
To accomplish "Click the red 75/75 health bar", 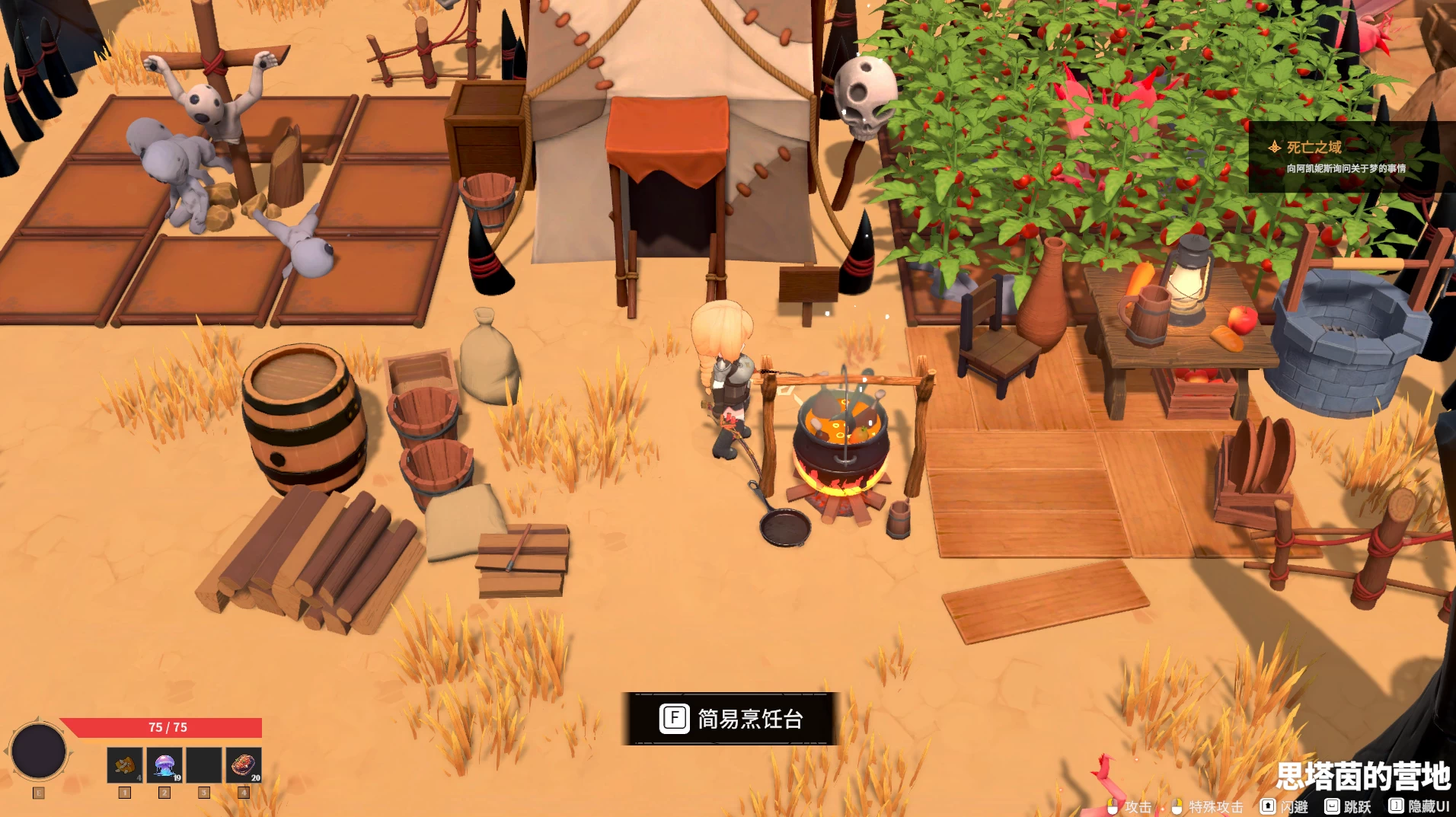I will coord(168,728).
